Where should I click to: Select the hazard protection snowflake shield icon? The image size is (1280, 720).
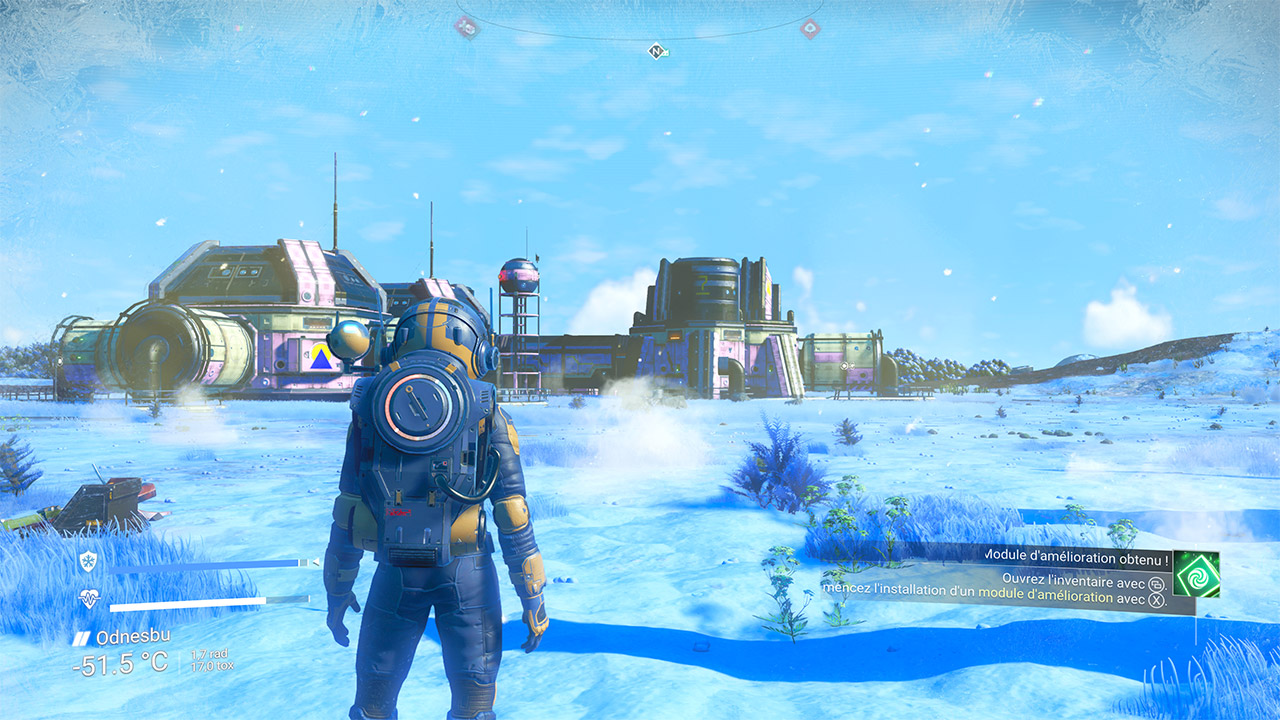[x=88, y=562]
